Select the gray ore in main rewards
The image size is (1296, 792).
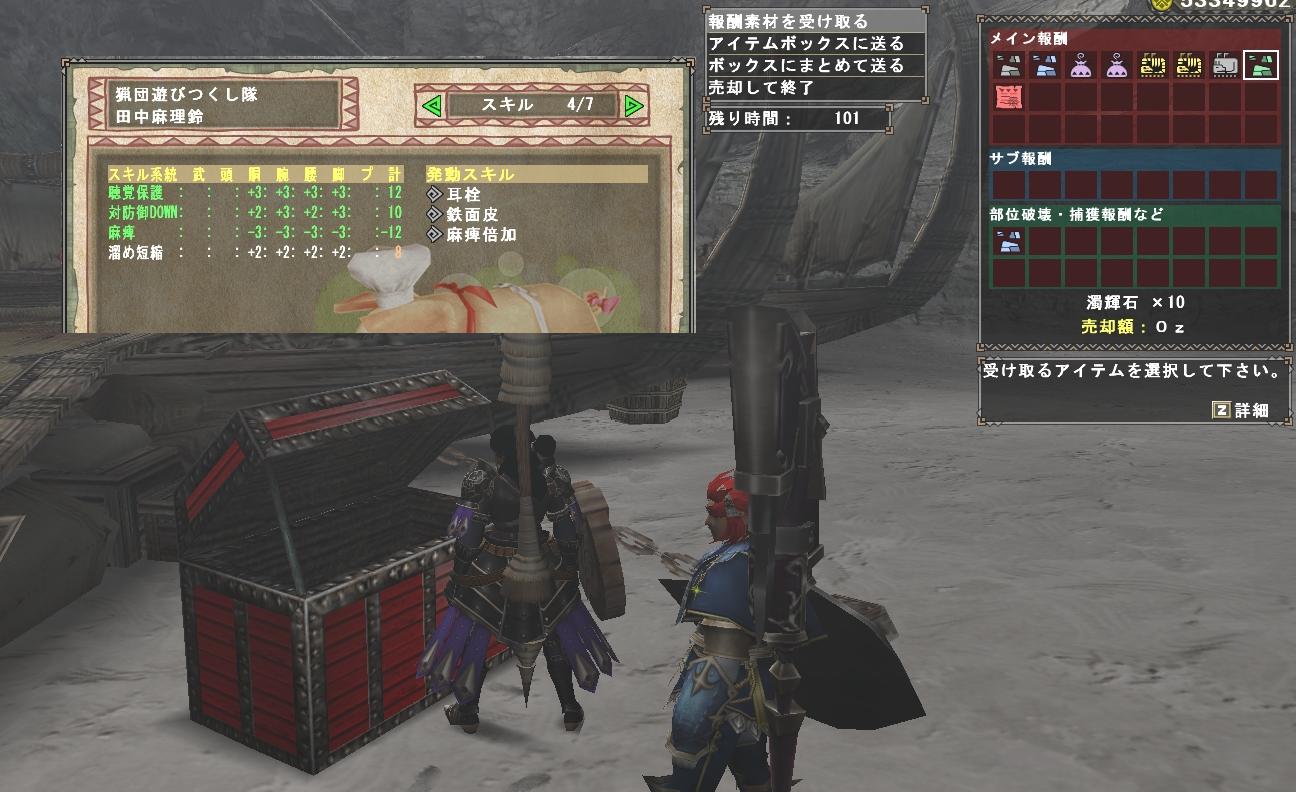tap(1009, 66)
